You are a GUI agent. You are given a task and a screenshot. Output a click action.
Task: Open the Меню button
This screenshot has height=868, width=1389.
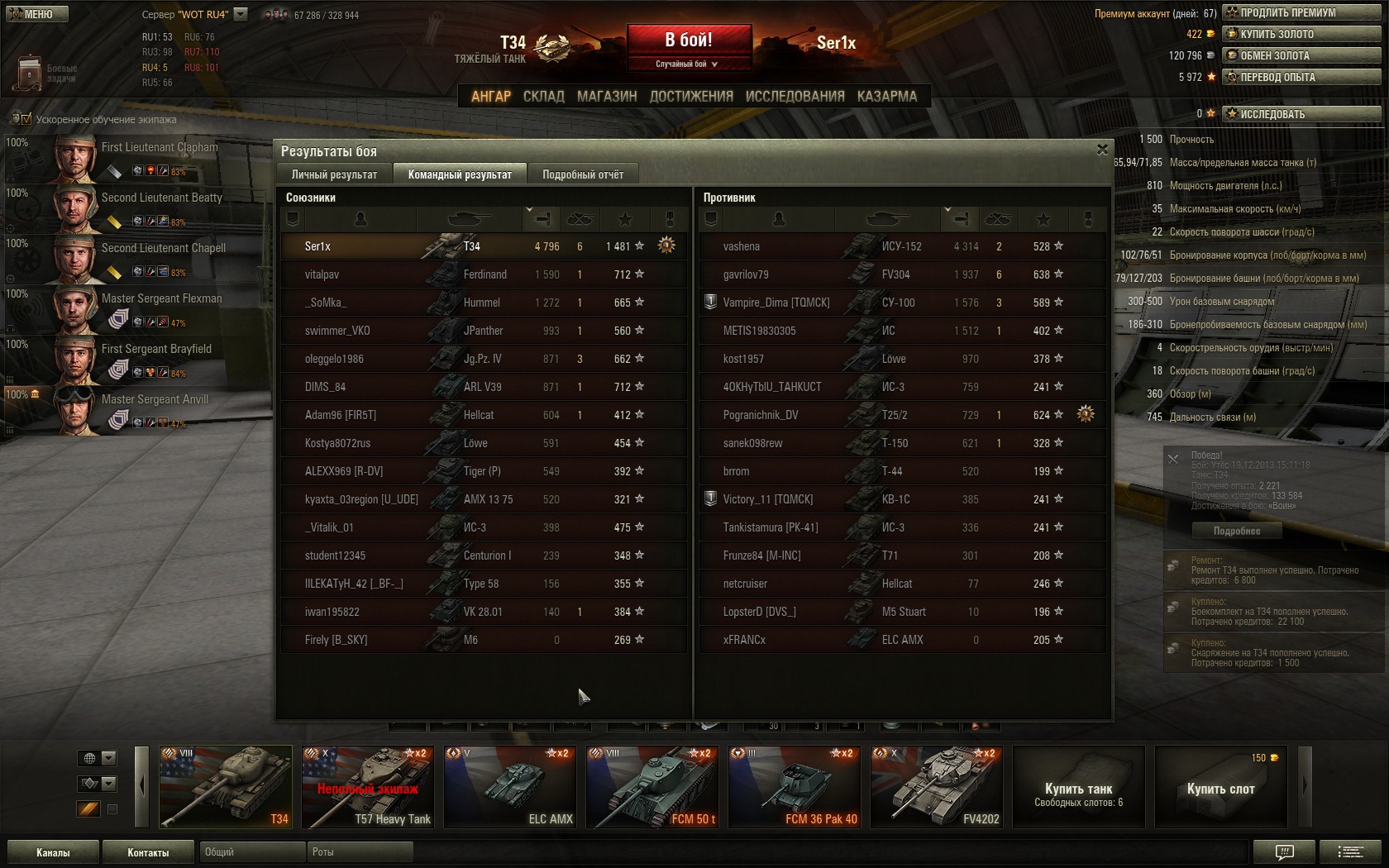(37, 14)
